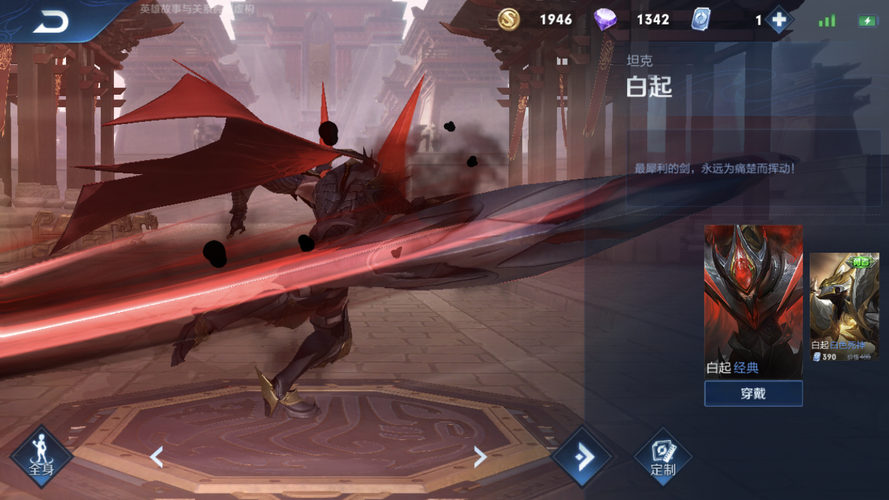Image resolution: width=889 pixels, height=500 pixels.
Task: Toggle the 全身 full body view
Action: tap(40, 457)
